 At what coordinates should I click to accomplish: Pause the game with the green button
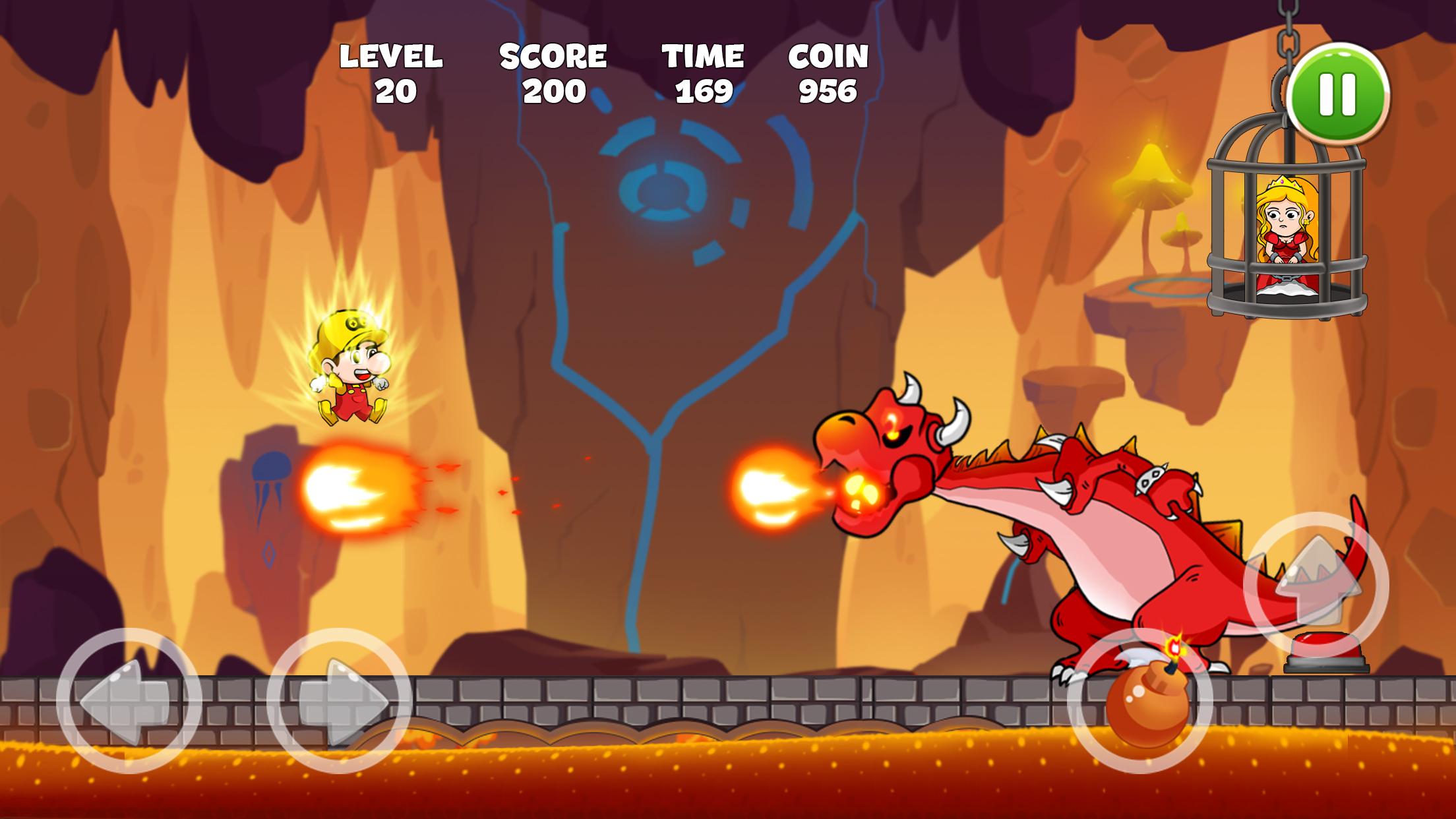[x=1338, y=95]
